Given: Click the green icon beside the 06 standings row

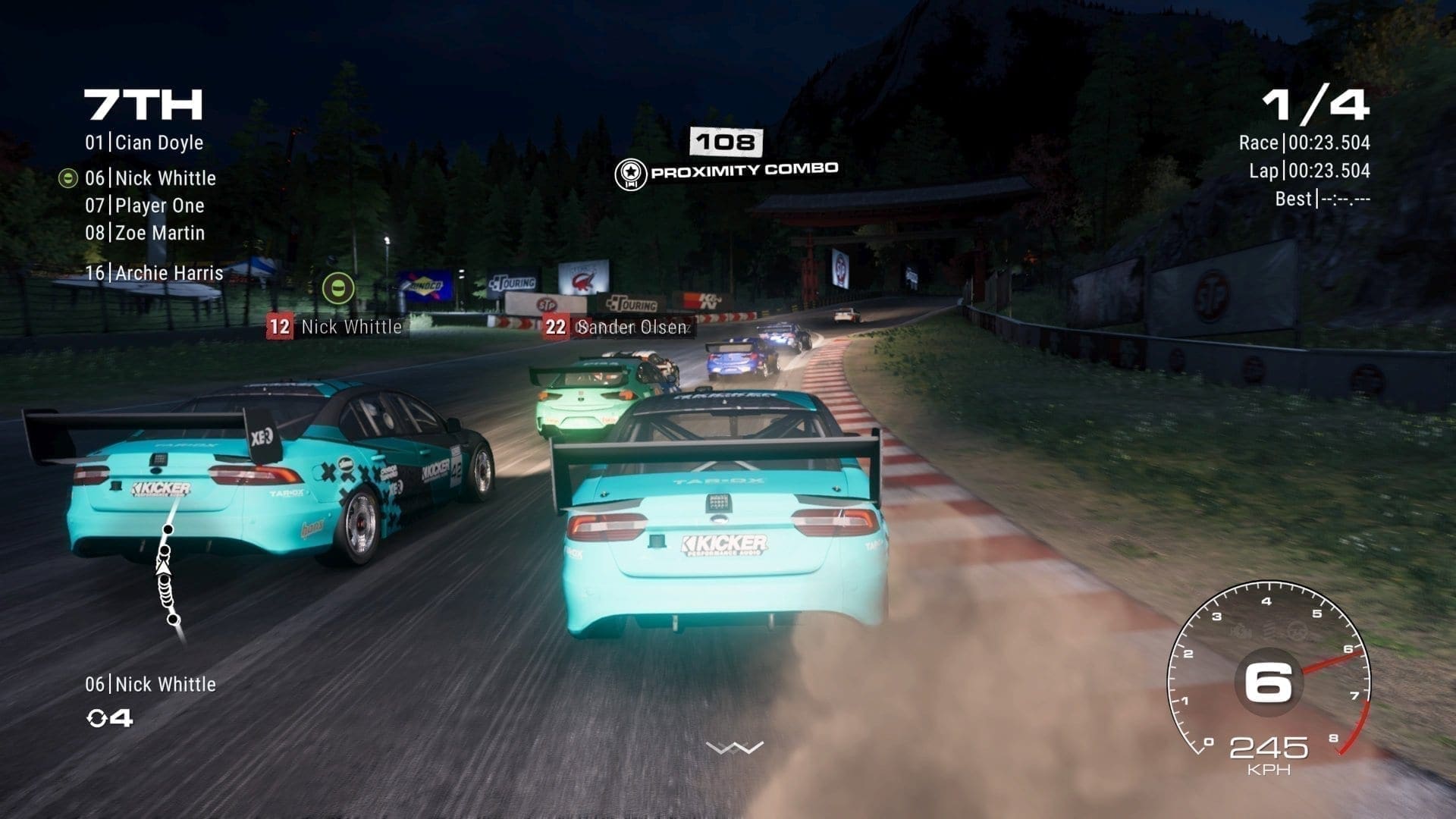Looking at the screenshot, I should click(68, 178).
